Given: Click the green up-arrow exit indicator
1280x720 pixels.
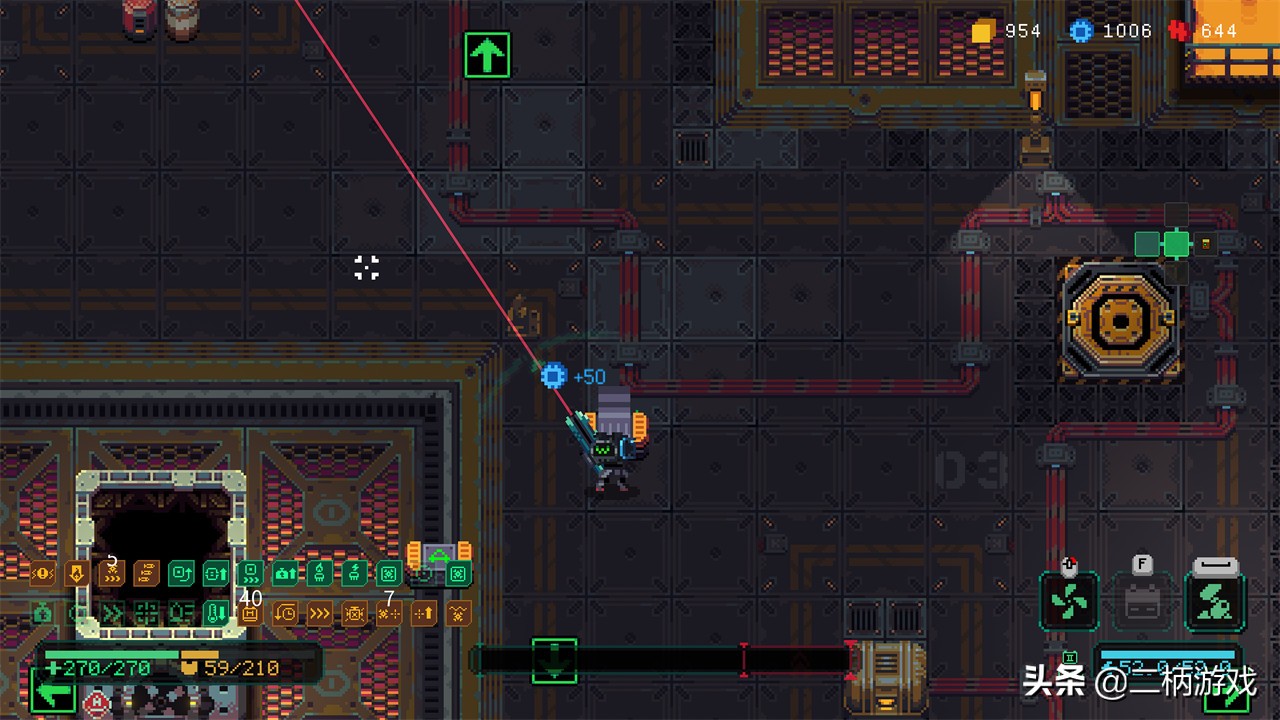Looking at the screenshot, I should click(487, 55).
